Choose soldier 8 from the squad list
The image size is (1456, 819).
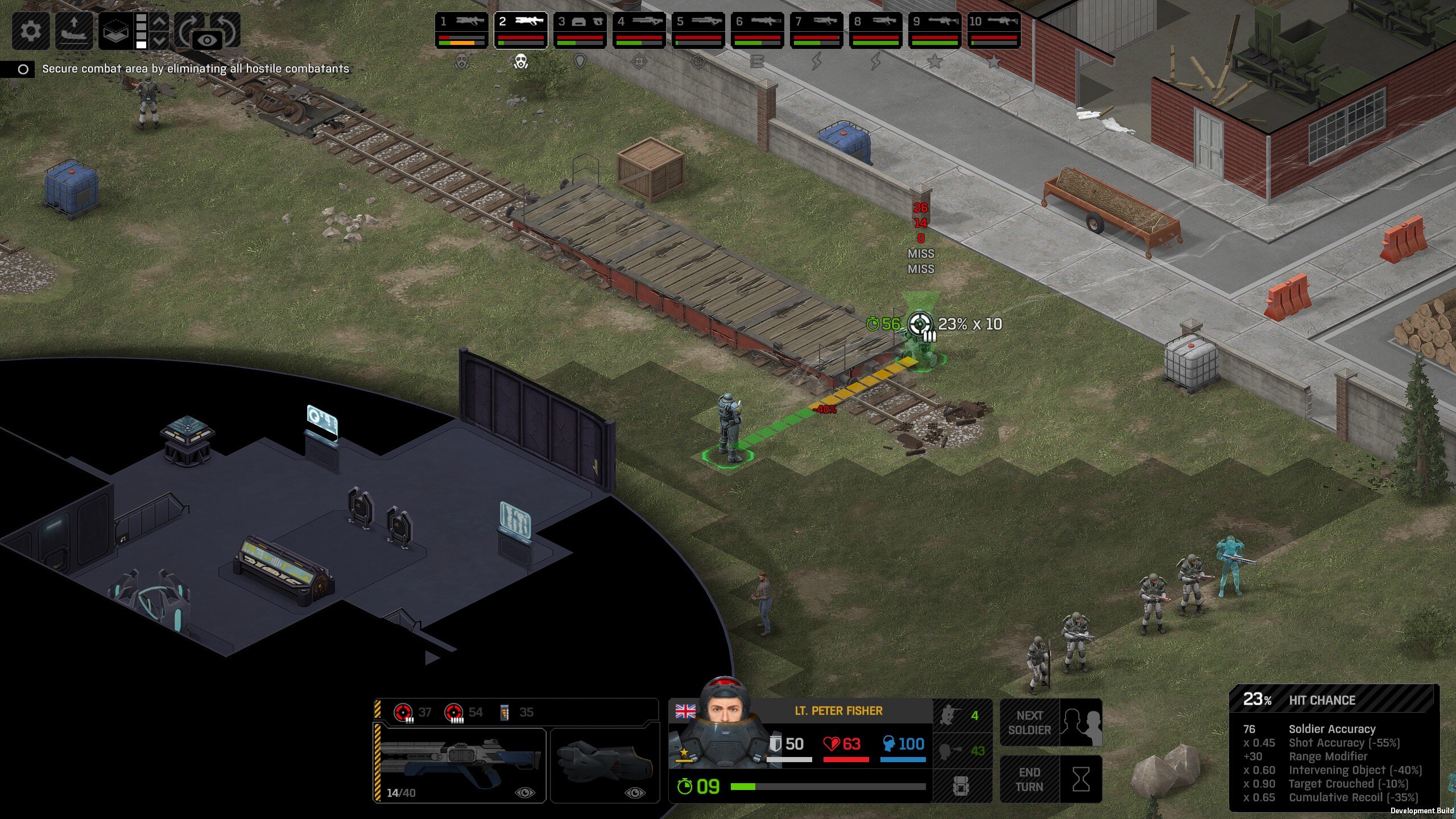[875, 30]
